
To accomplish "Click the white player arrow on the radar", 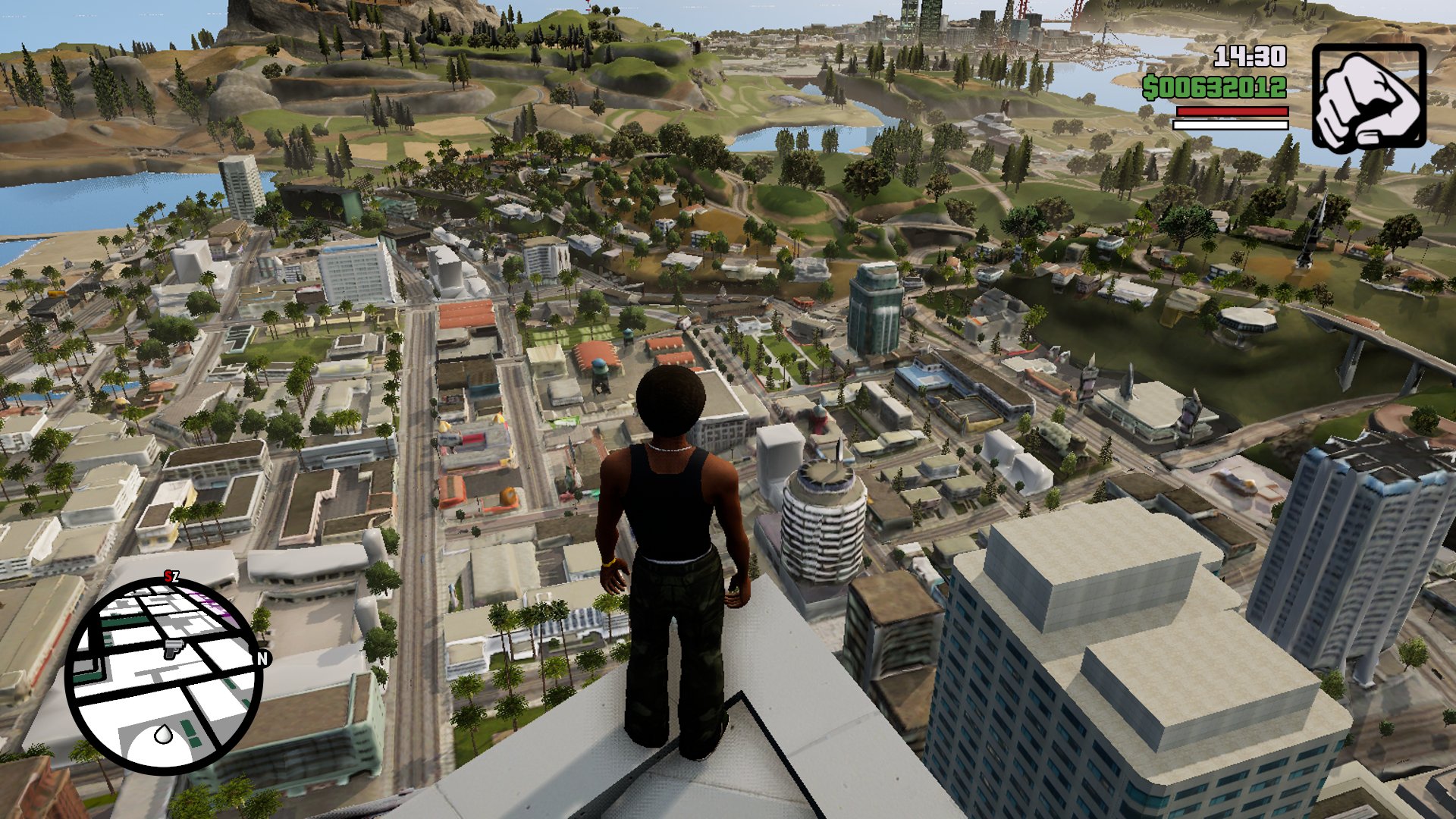I will [x=163, y=733].
